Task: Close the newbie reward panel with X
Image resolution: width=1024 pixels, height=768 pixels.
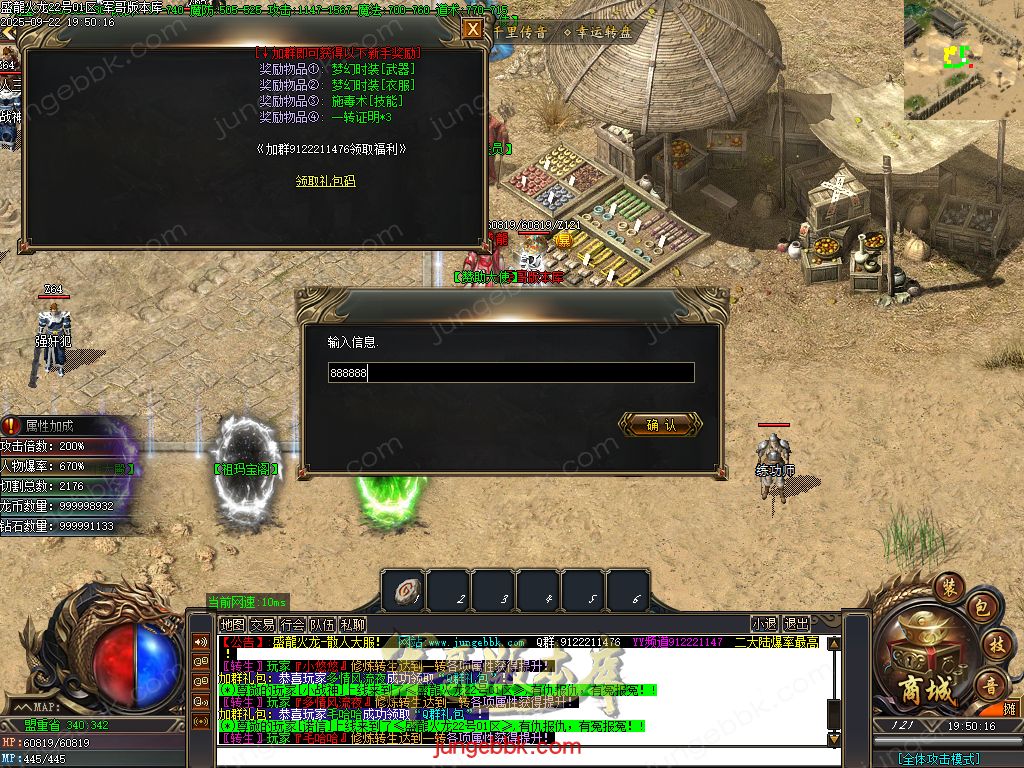Action: 472,29
